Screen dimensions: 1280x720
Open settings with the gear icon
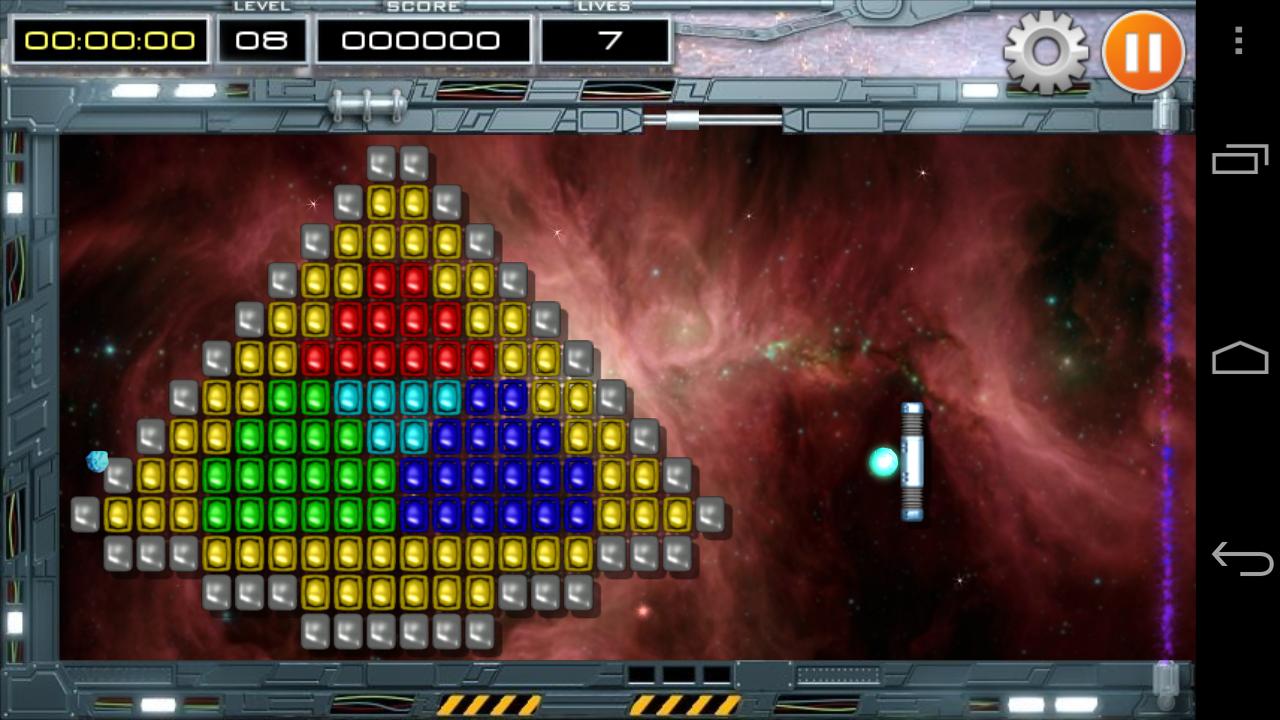point(1046,52)
